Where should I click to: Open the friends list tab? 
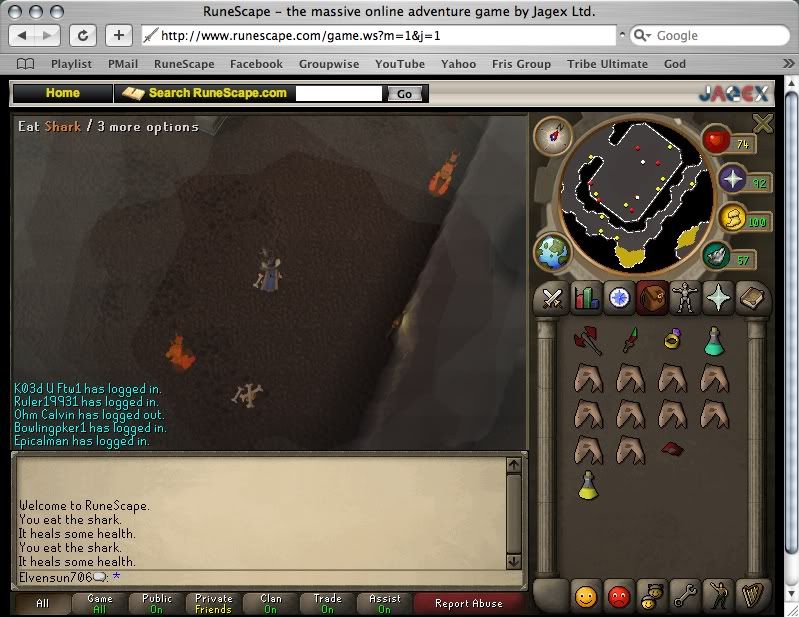585,596
